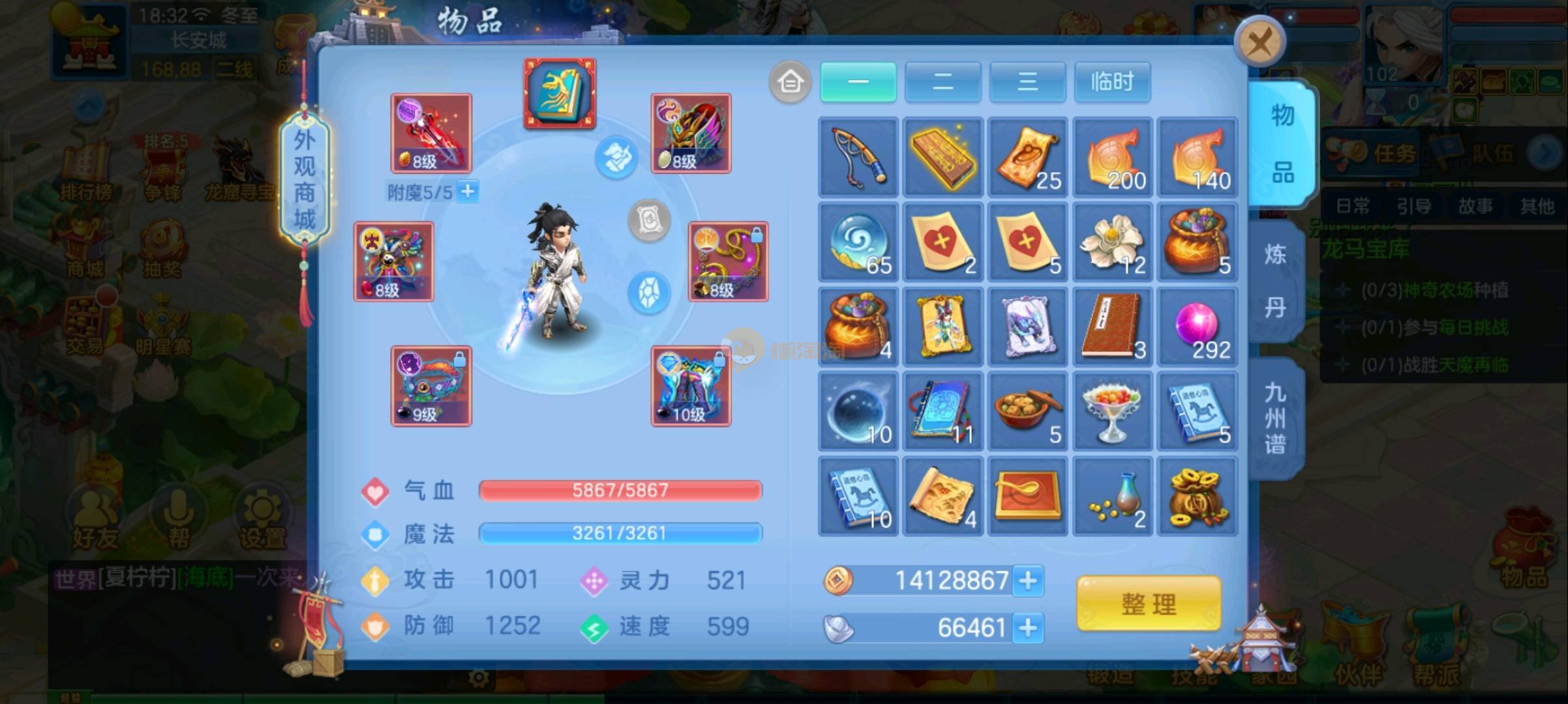Switch to the 临时 temporary bag tab

coord(1112,82)
